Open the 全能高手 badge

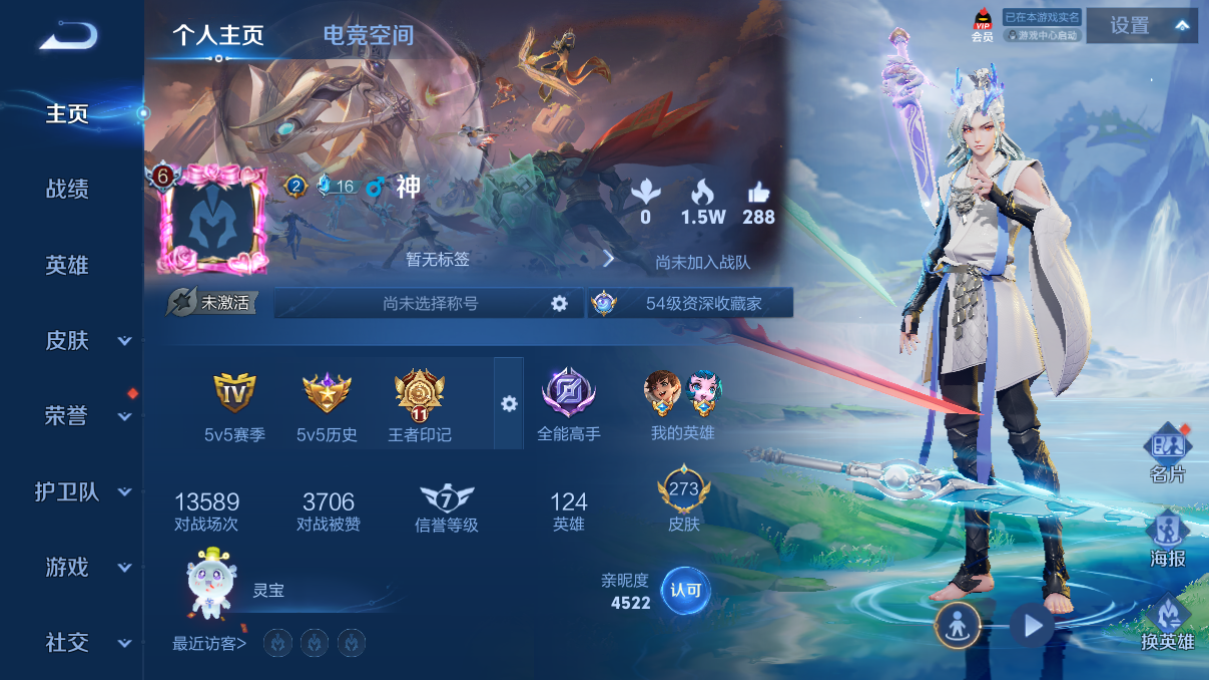point(569,403)
